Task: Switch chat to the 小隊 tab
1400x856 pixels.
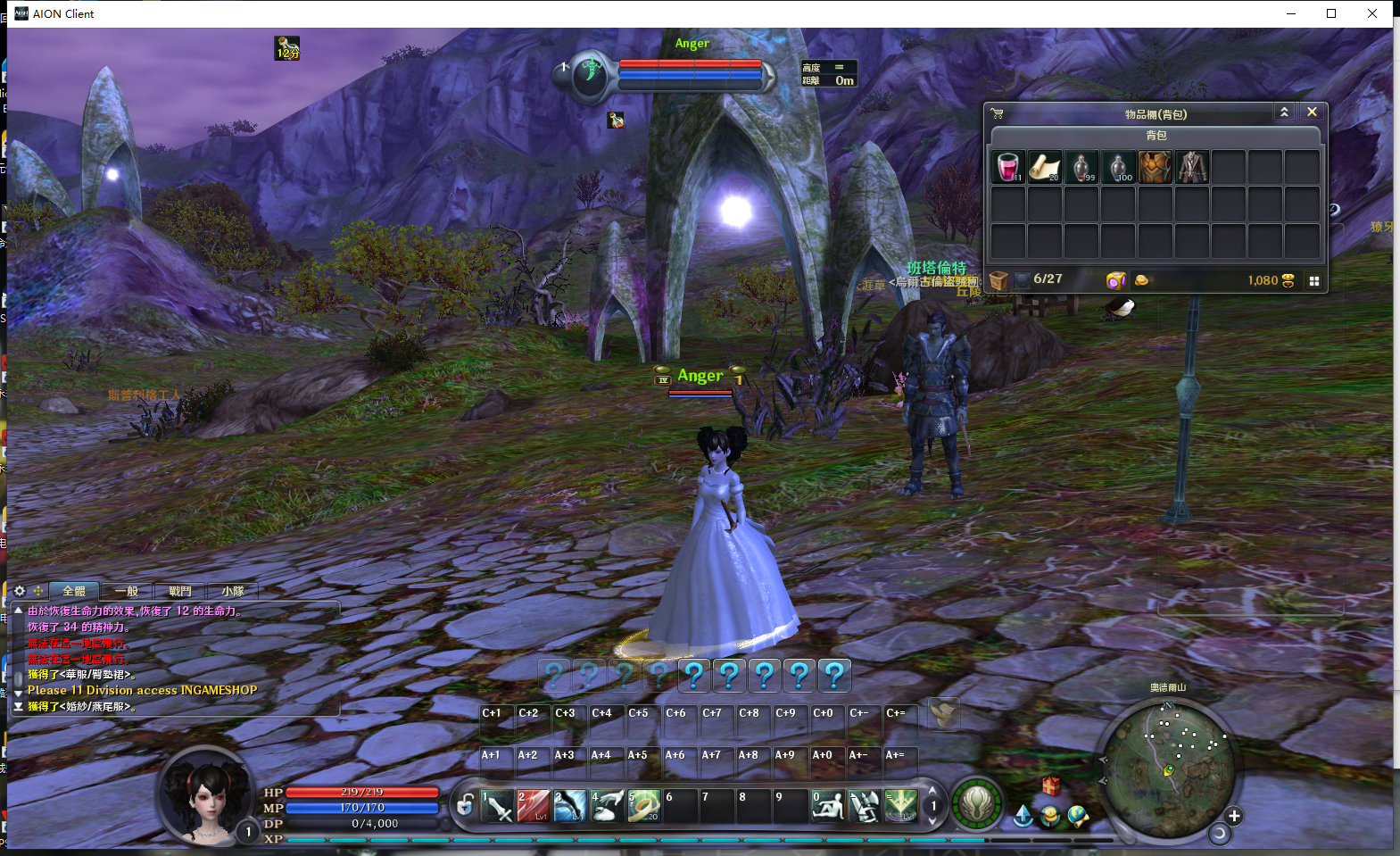Action: (233, 591)
